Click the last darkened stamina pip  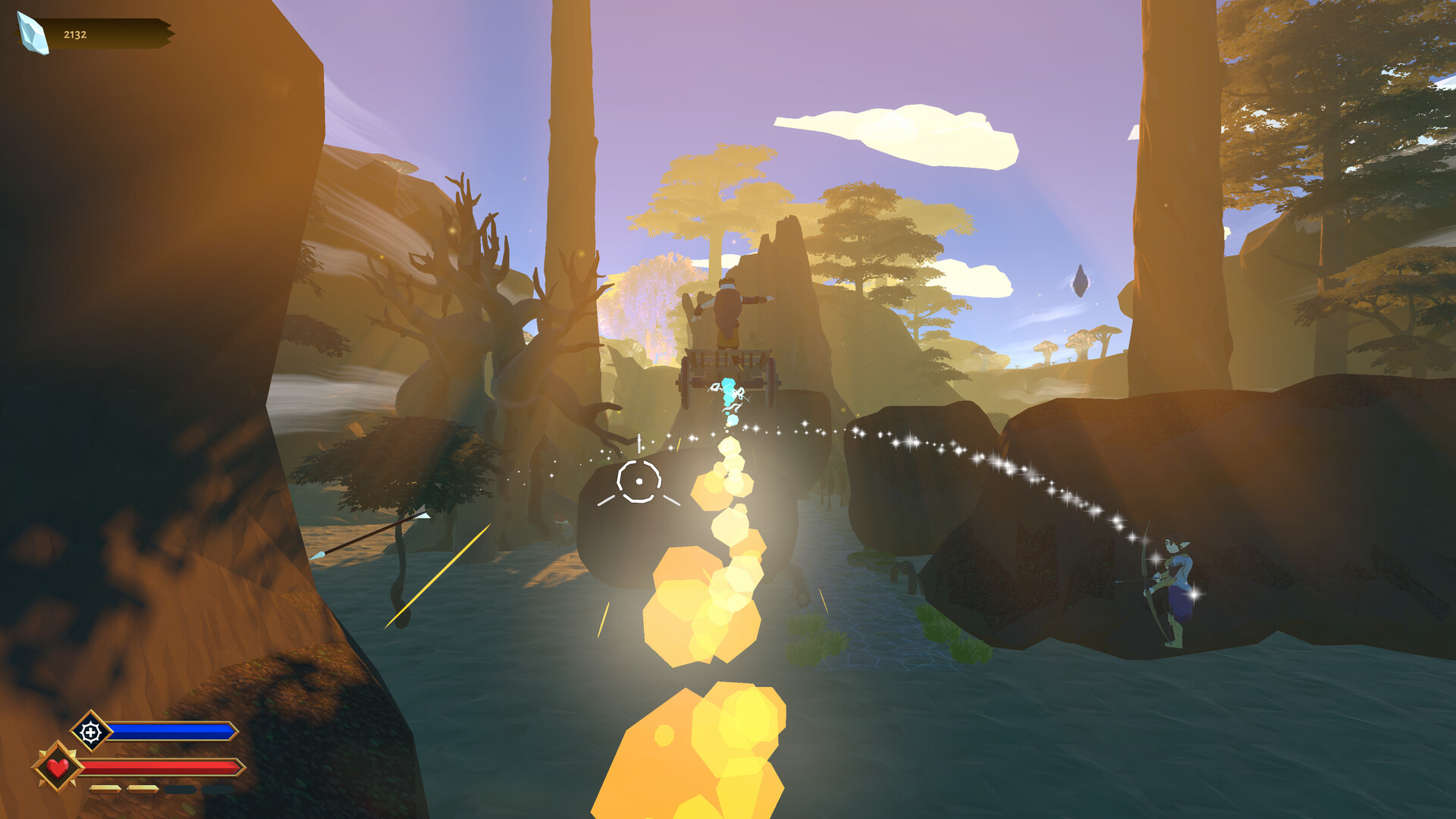tap(216, 789)
